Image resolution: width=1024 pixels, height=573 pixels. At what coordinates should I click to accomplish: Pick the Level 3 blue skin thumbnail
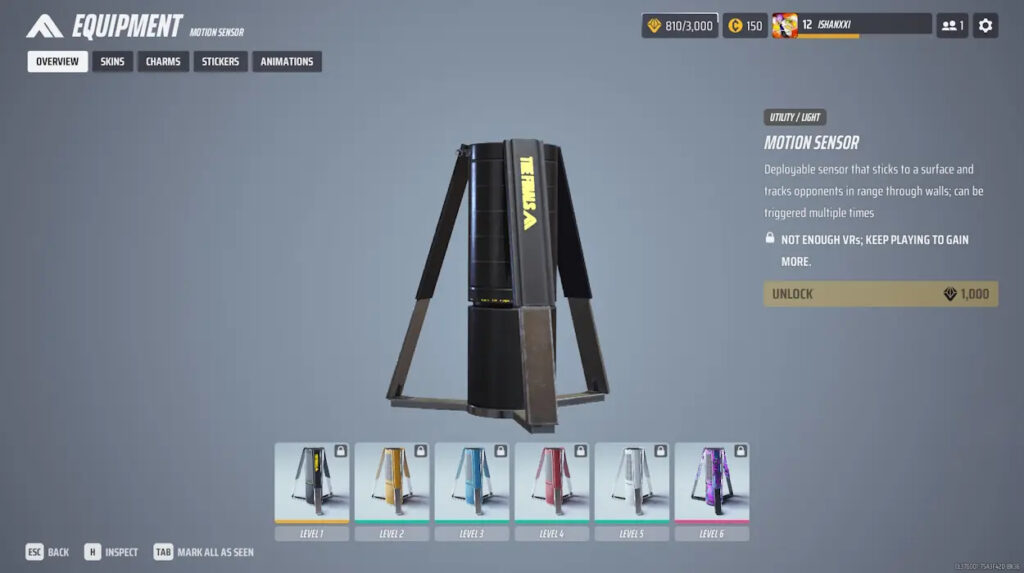point(472,482)
